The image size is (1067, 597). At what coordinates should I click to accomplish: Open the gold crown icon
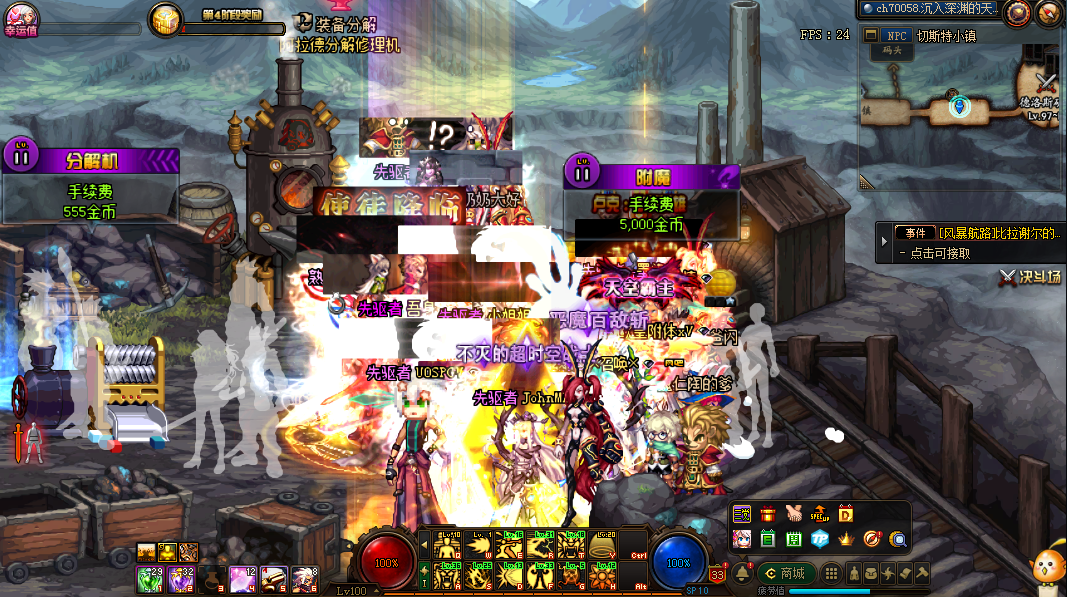846,539
